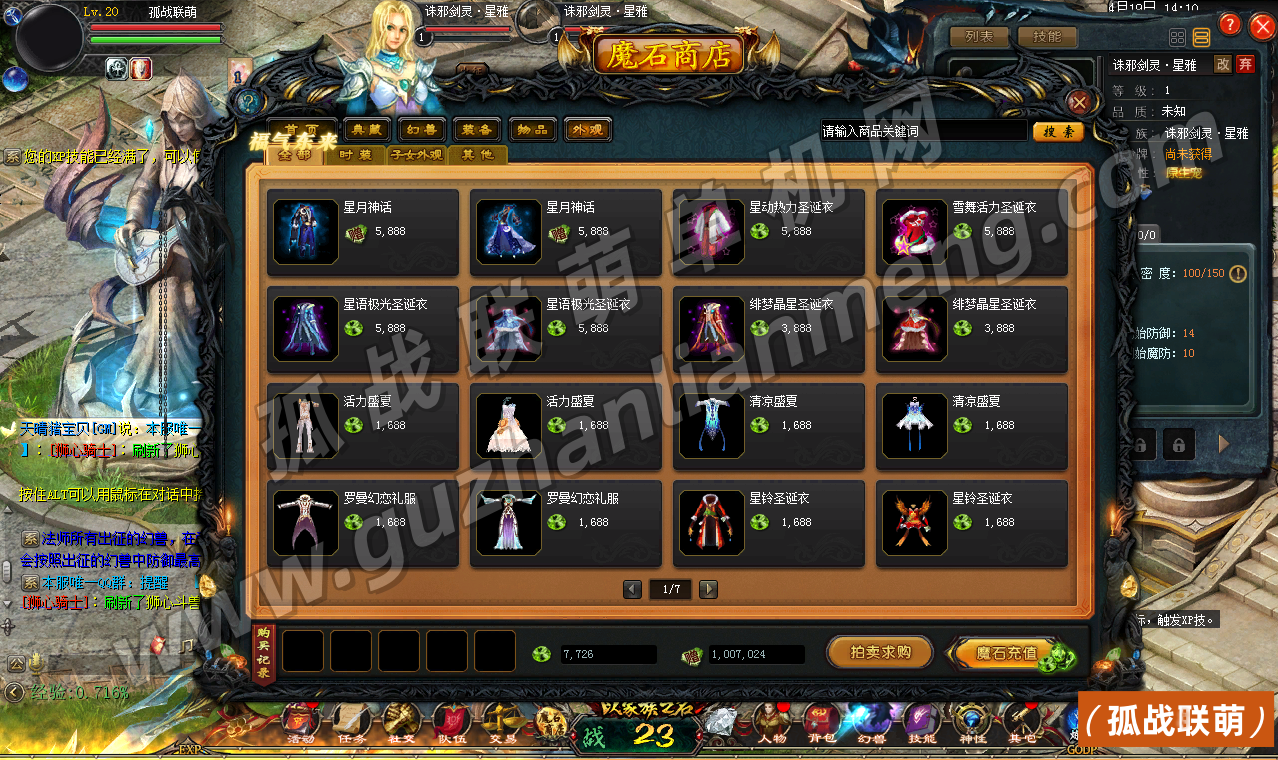
Task: Choose the 其他 sub-tab
Action: [x=477, y=155]
